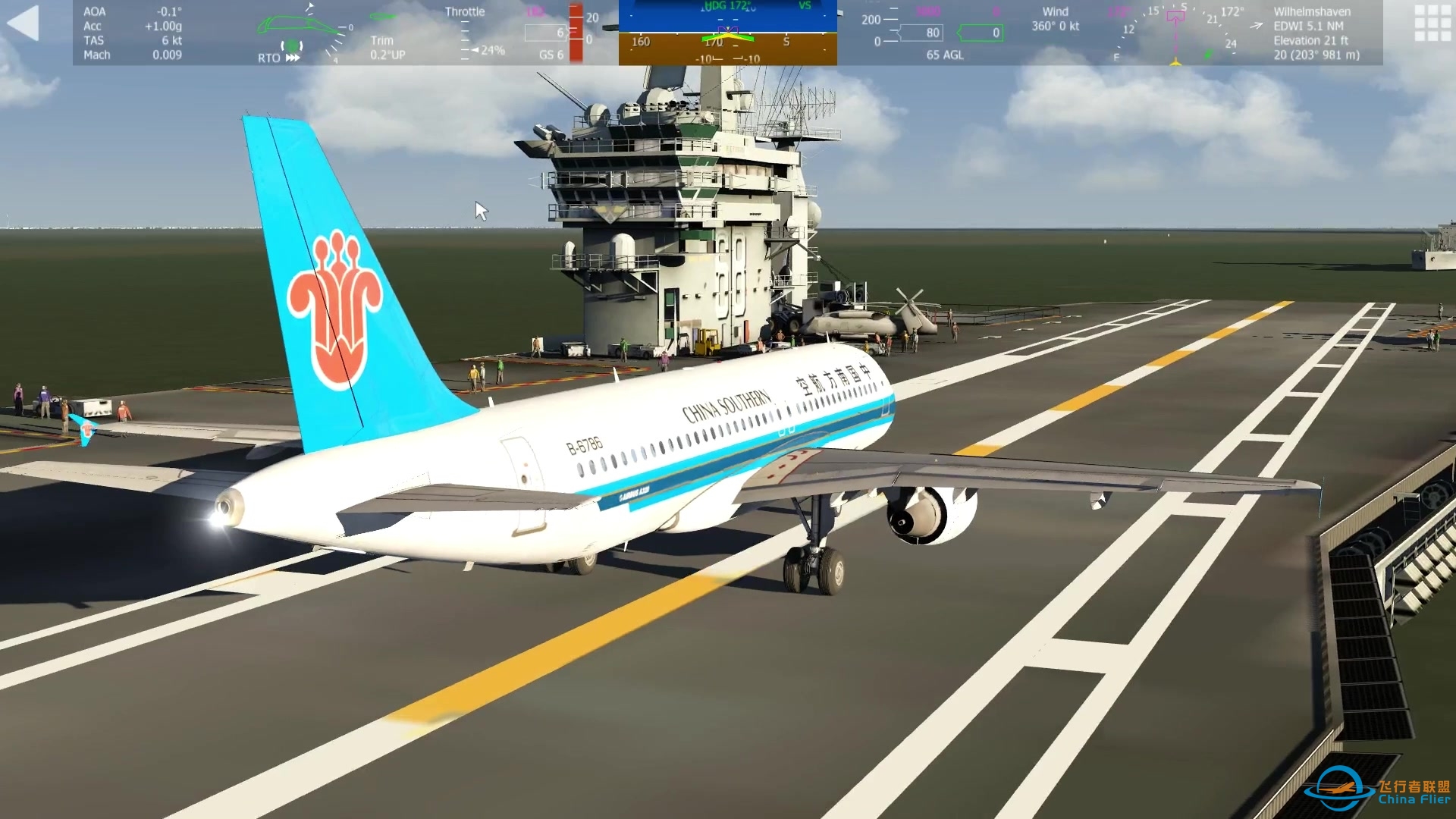This screenshot has height=819, width=1456.
Task: Click the airspeed box showing 80
Action: coord(921,33)
